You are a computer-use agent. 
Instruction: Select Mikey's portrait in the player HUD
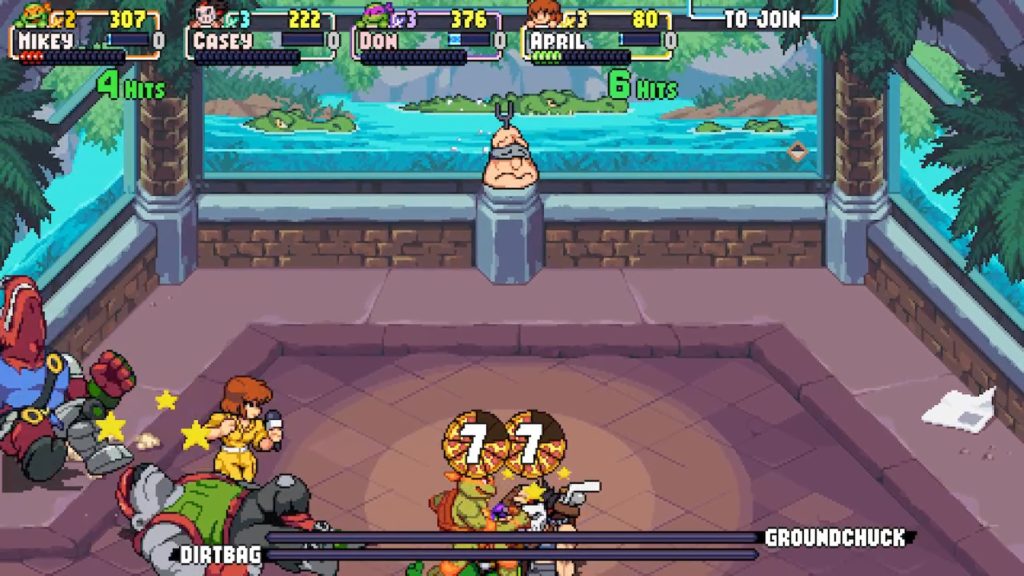click(x=33, y=15)
